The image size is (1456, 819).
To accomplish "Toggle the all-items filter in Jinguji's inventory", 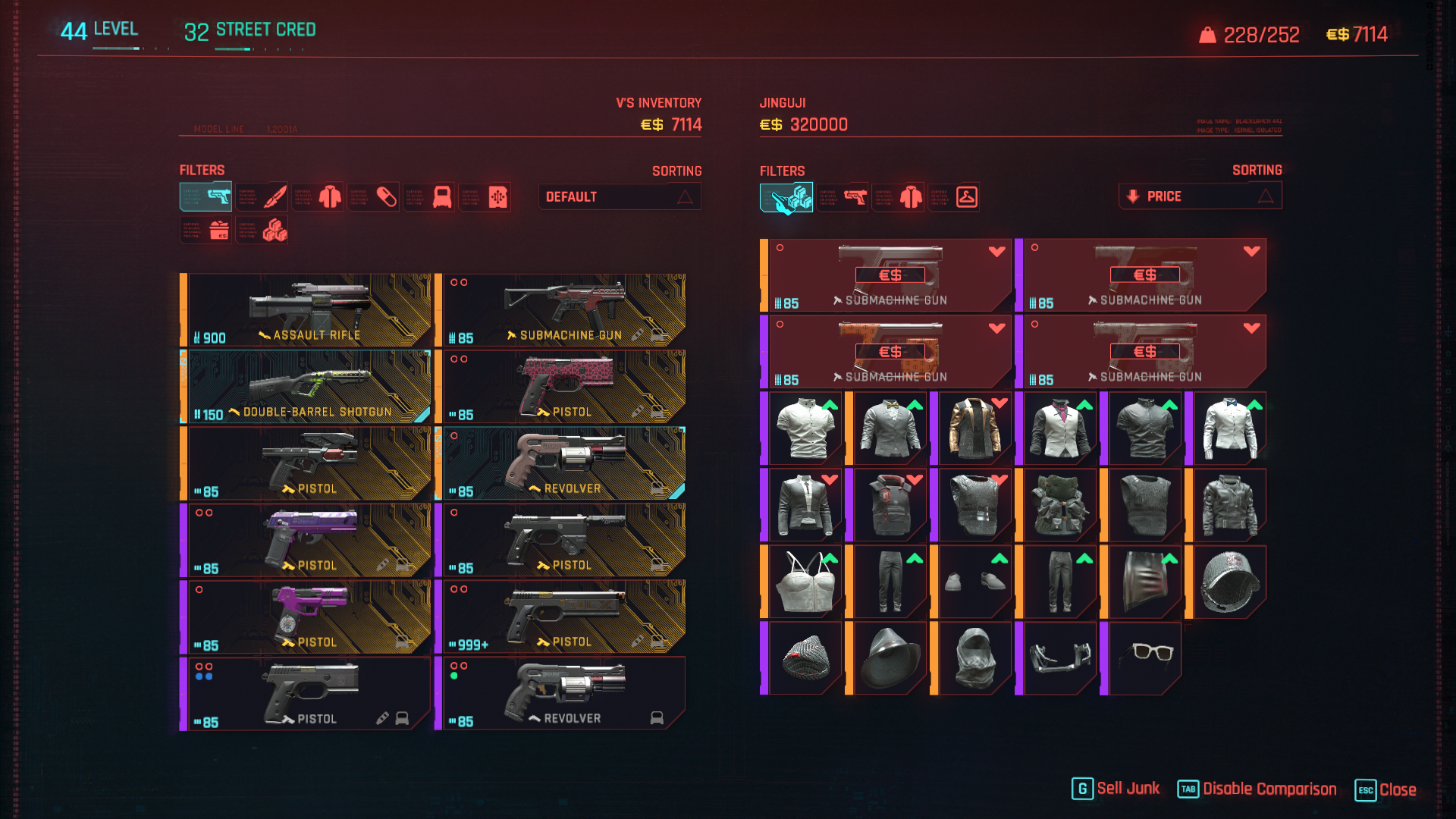I will point(787,197).
